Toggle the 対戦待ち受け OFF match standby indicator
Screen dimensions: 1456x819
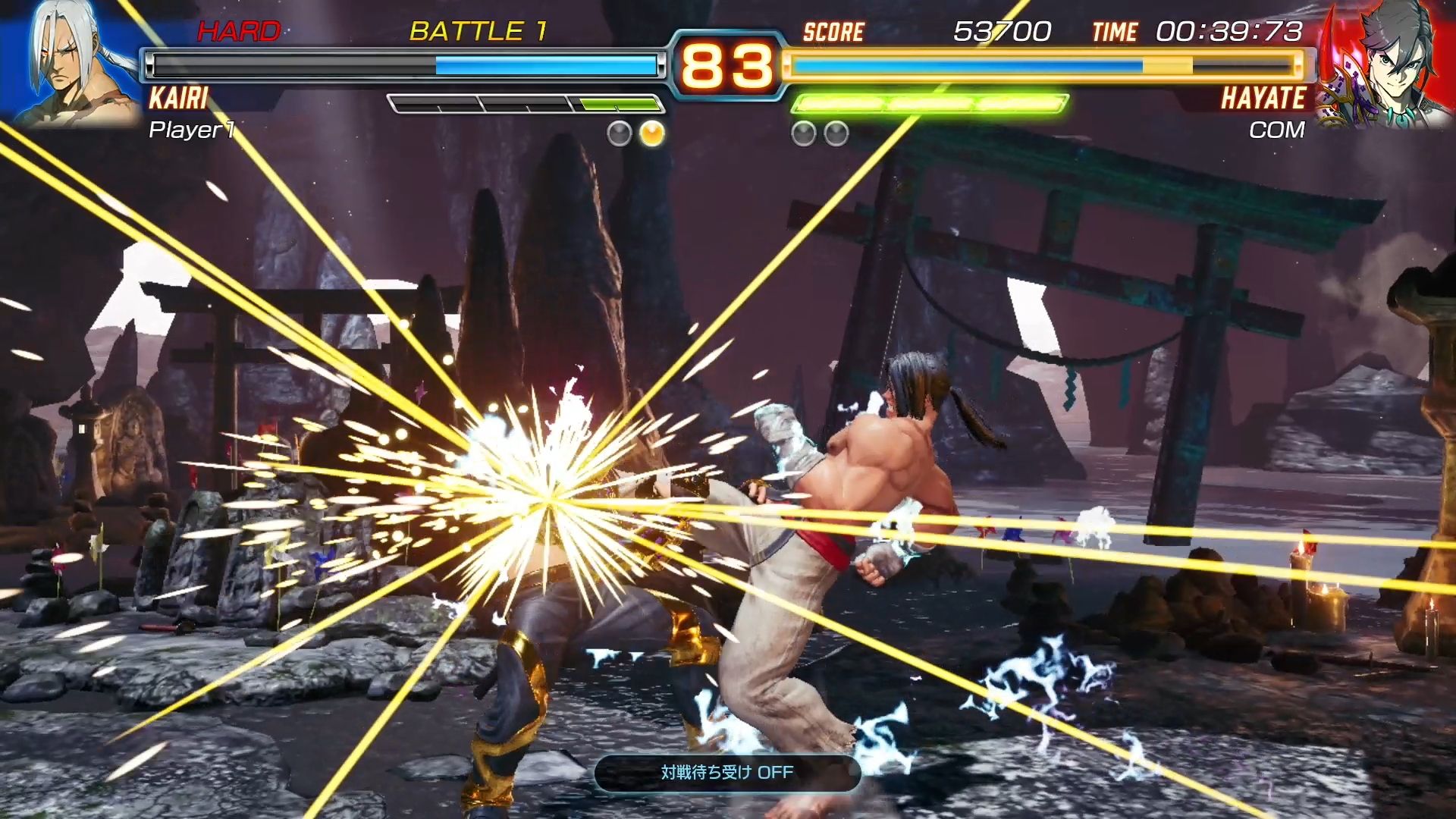(x=727, y=773)
